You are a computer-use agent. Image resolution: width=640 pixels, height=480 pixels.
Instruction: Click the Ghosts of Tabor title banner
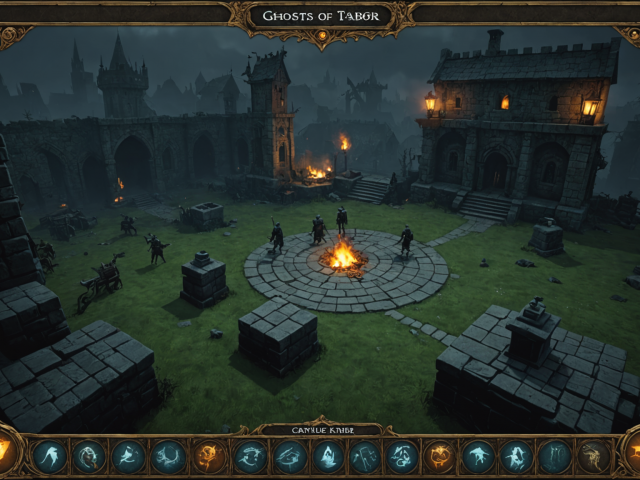point(319,16)
